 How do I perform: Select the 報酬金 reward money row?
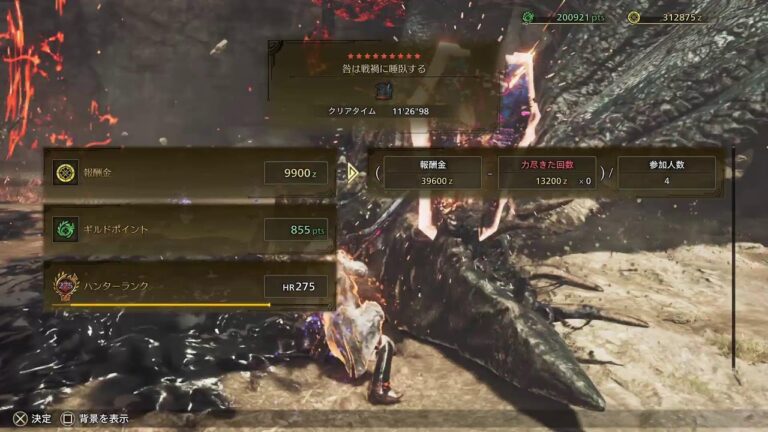click(188, 173)
